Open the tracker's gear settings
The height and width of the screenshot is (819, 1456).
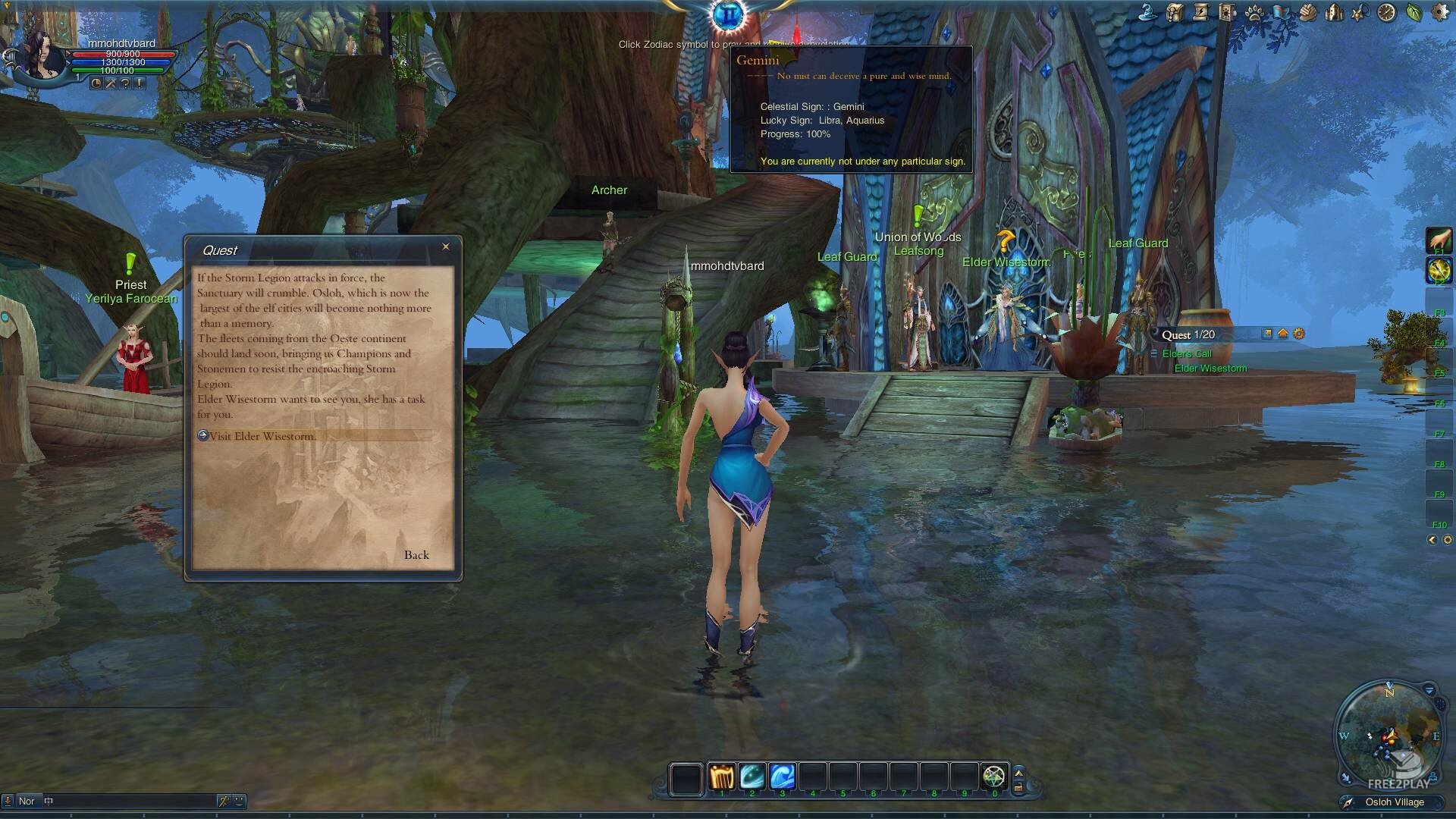1299,334
